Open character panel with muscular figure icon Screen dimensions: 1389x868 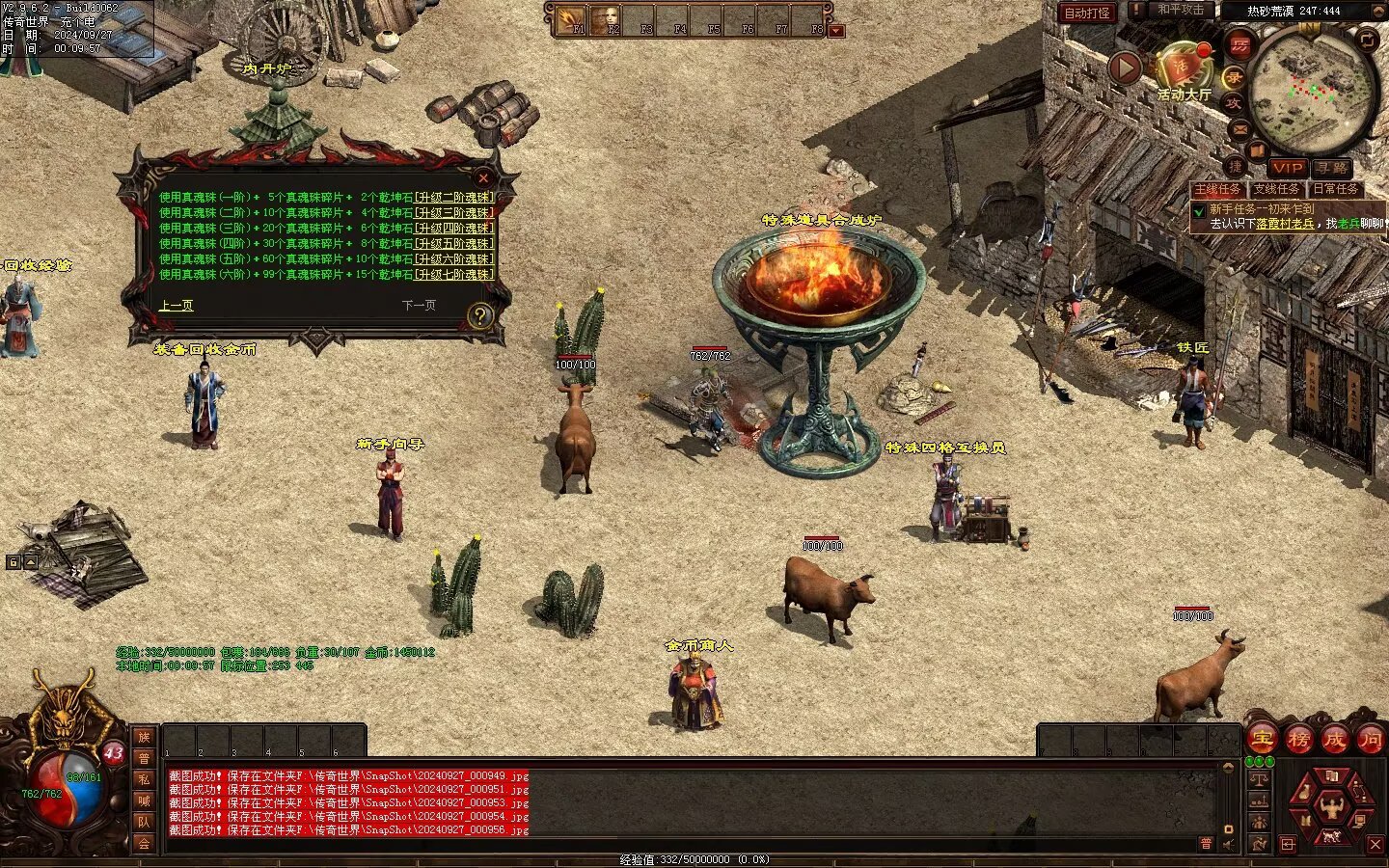[x=1331, y=806]
